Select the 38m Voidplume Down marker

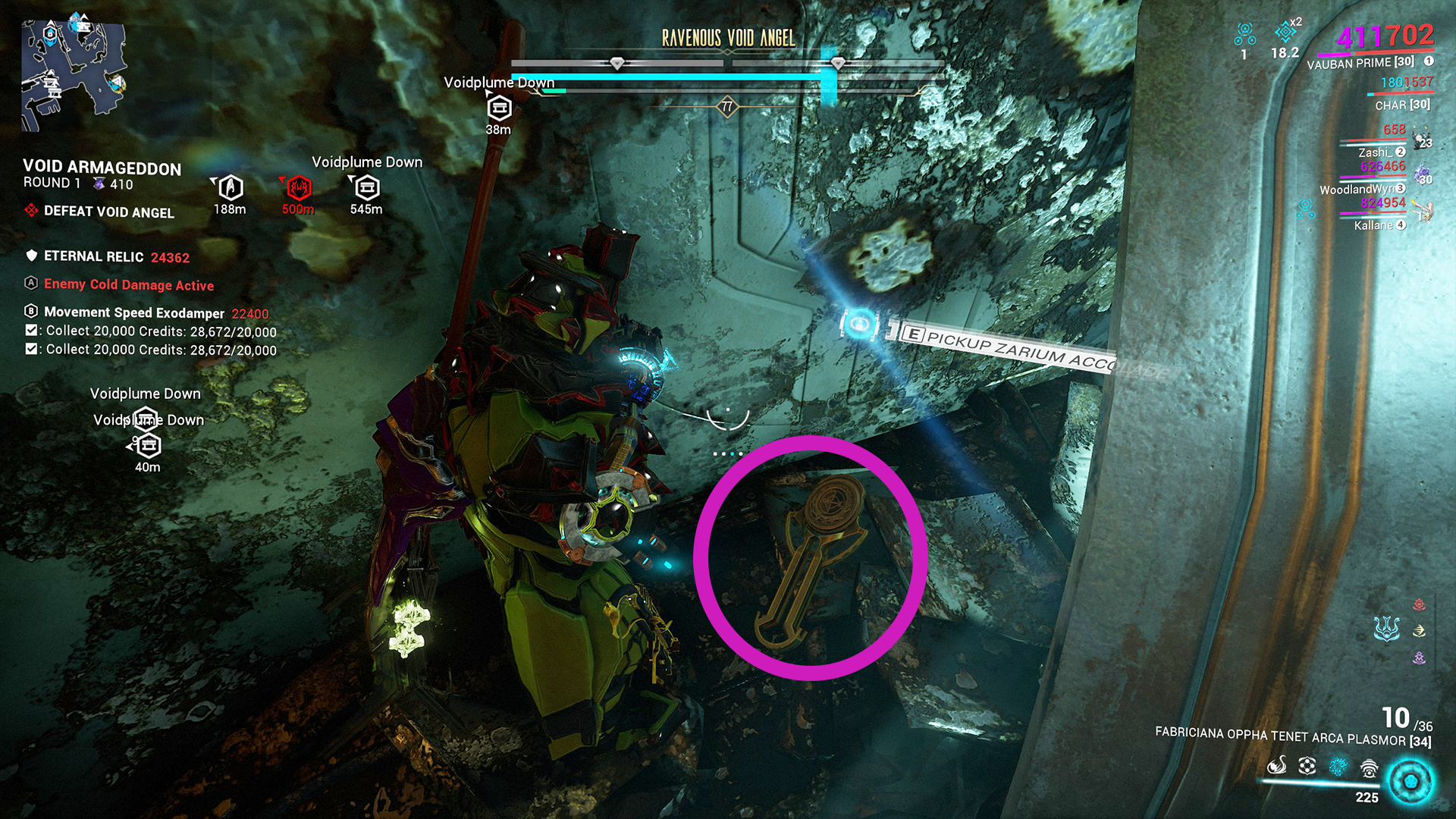[x=499, y=109]
